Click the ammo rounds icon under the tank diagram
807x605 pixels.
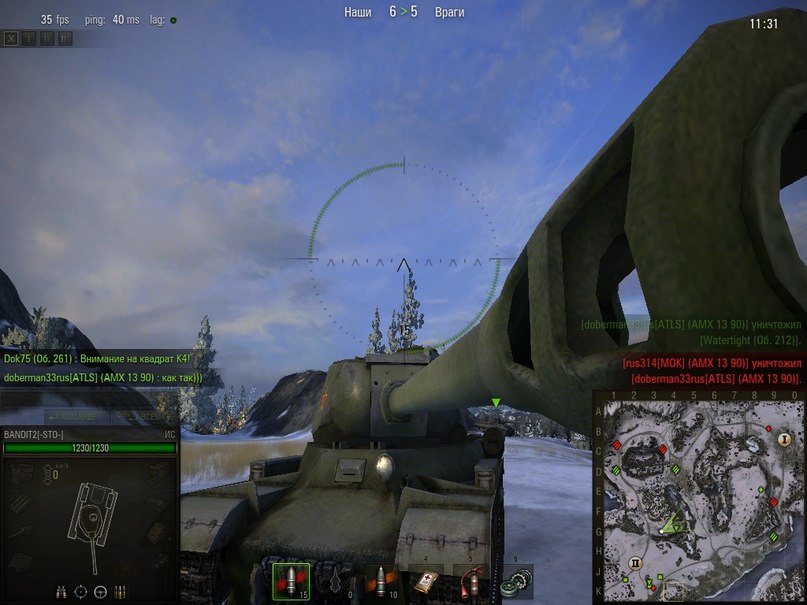(x=120, y=591)
